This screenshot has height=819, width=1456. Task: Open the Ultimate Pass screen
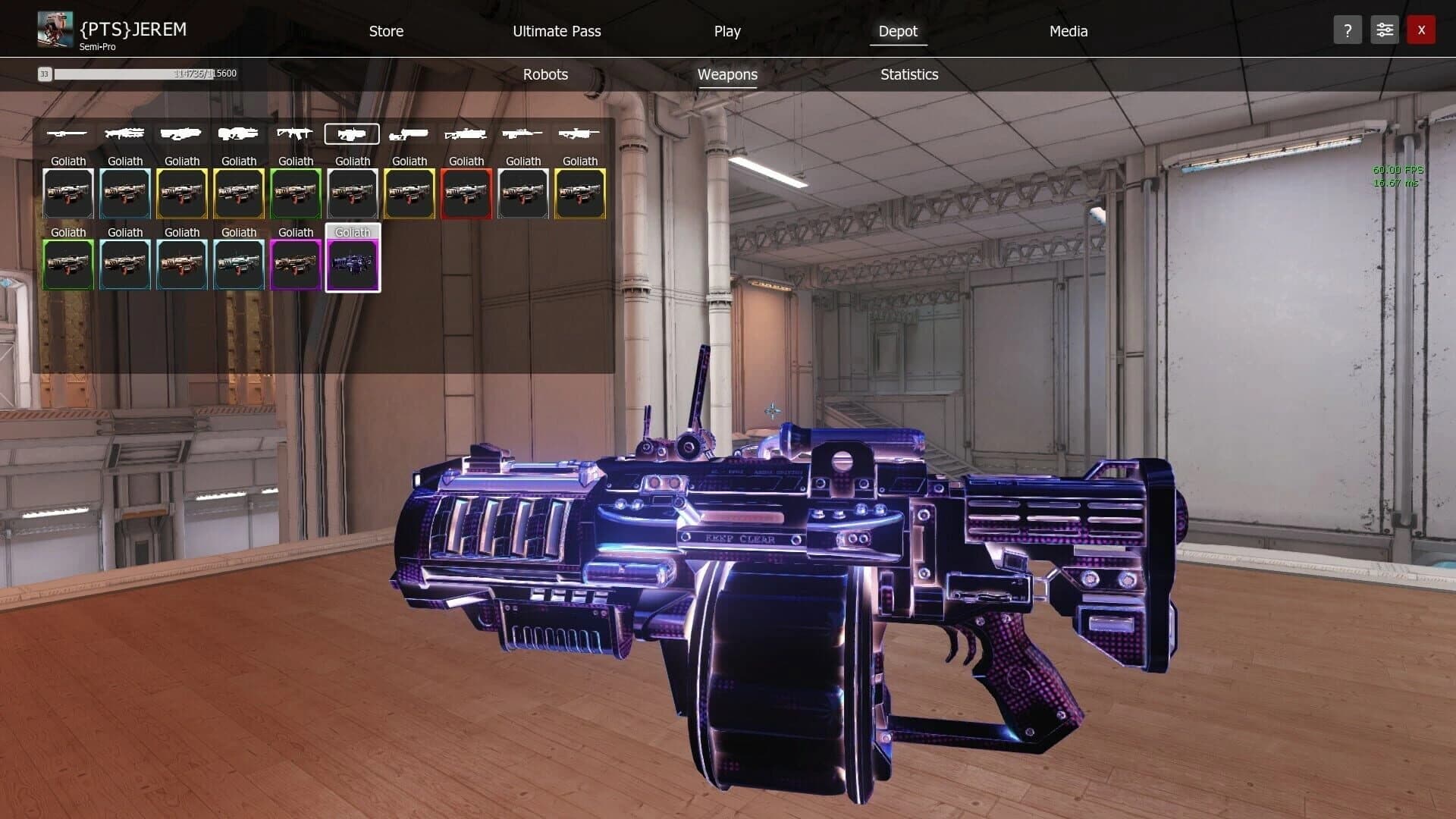click(x=556, y=31)
